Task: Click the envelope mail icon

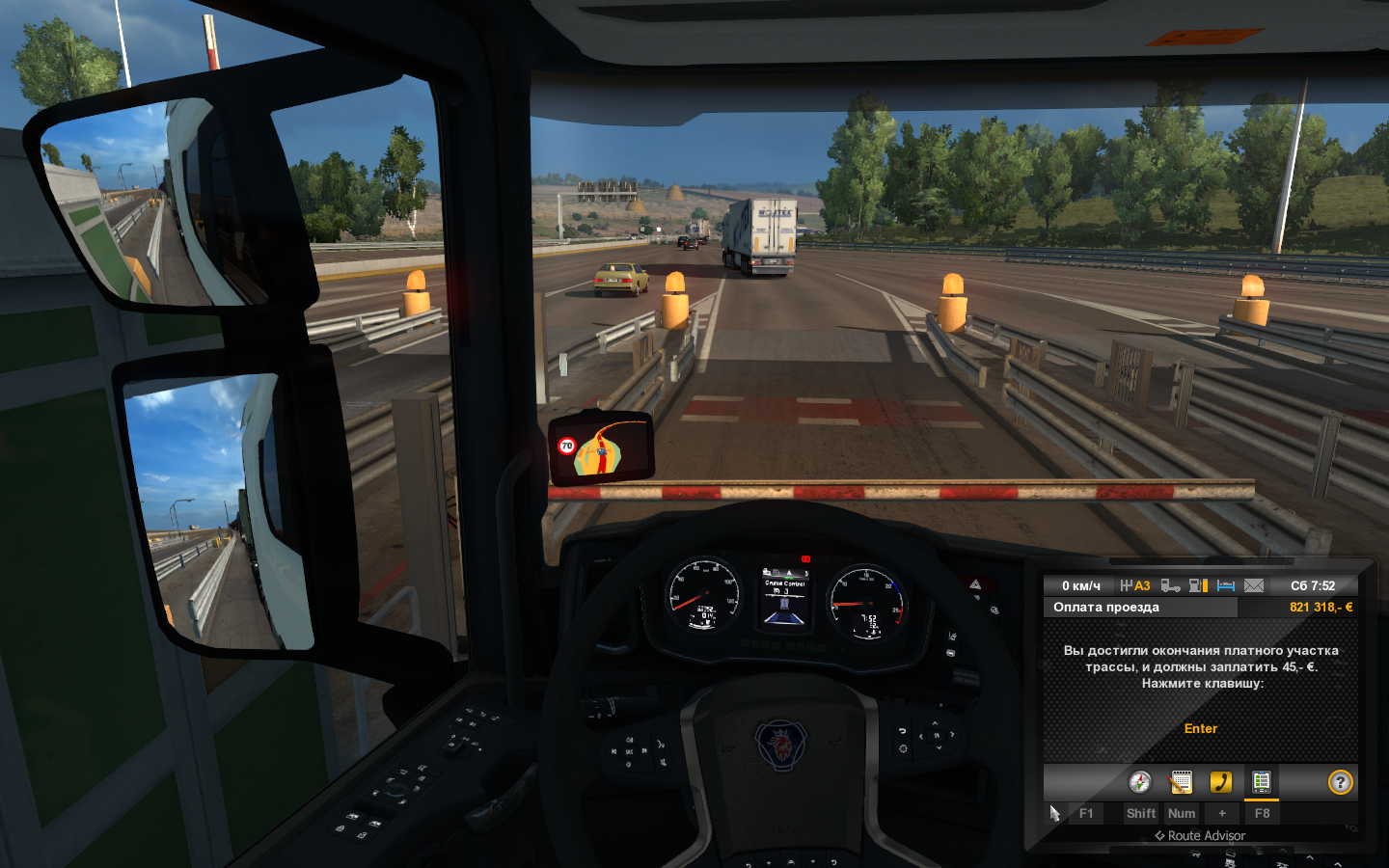Action: [1254, 585]
